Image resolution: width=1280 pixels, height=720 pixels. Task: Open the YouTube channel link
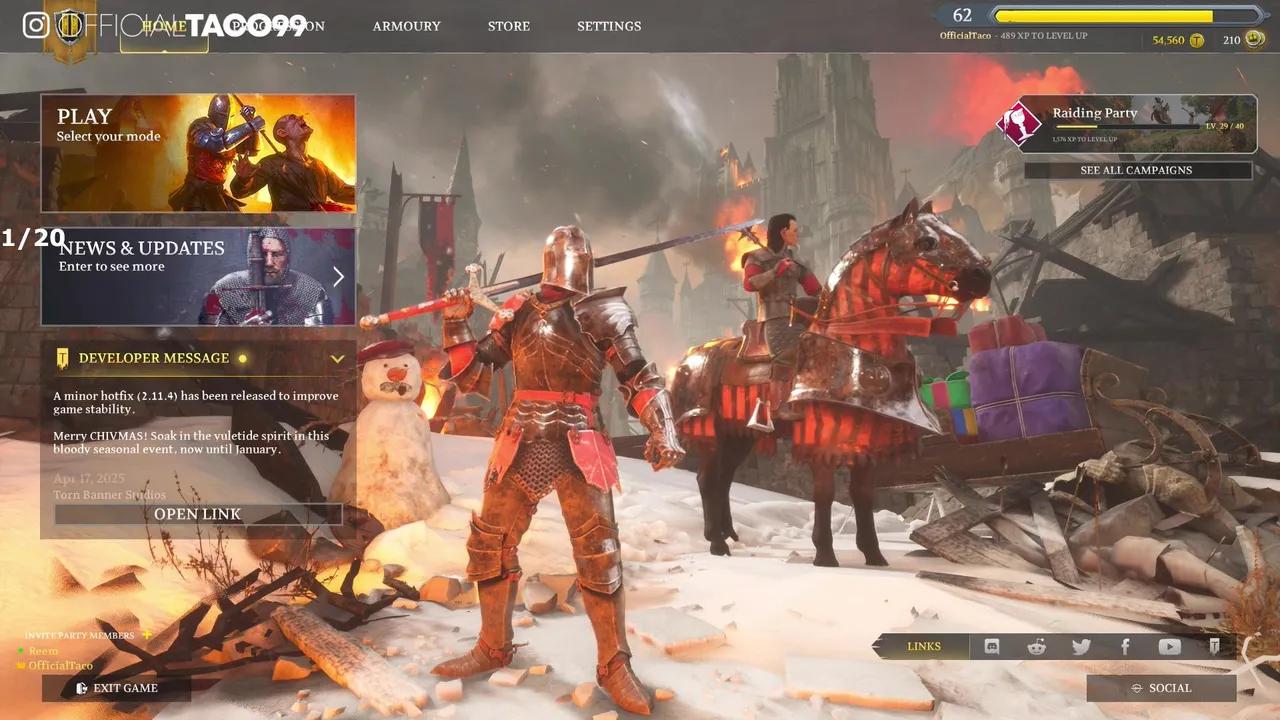pyautogui.click(x=1169, y=646)
